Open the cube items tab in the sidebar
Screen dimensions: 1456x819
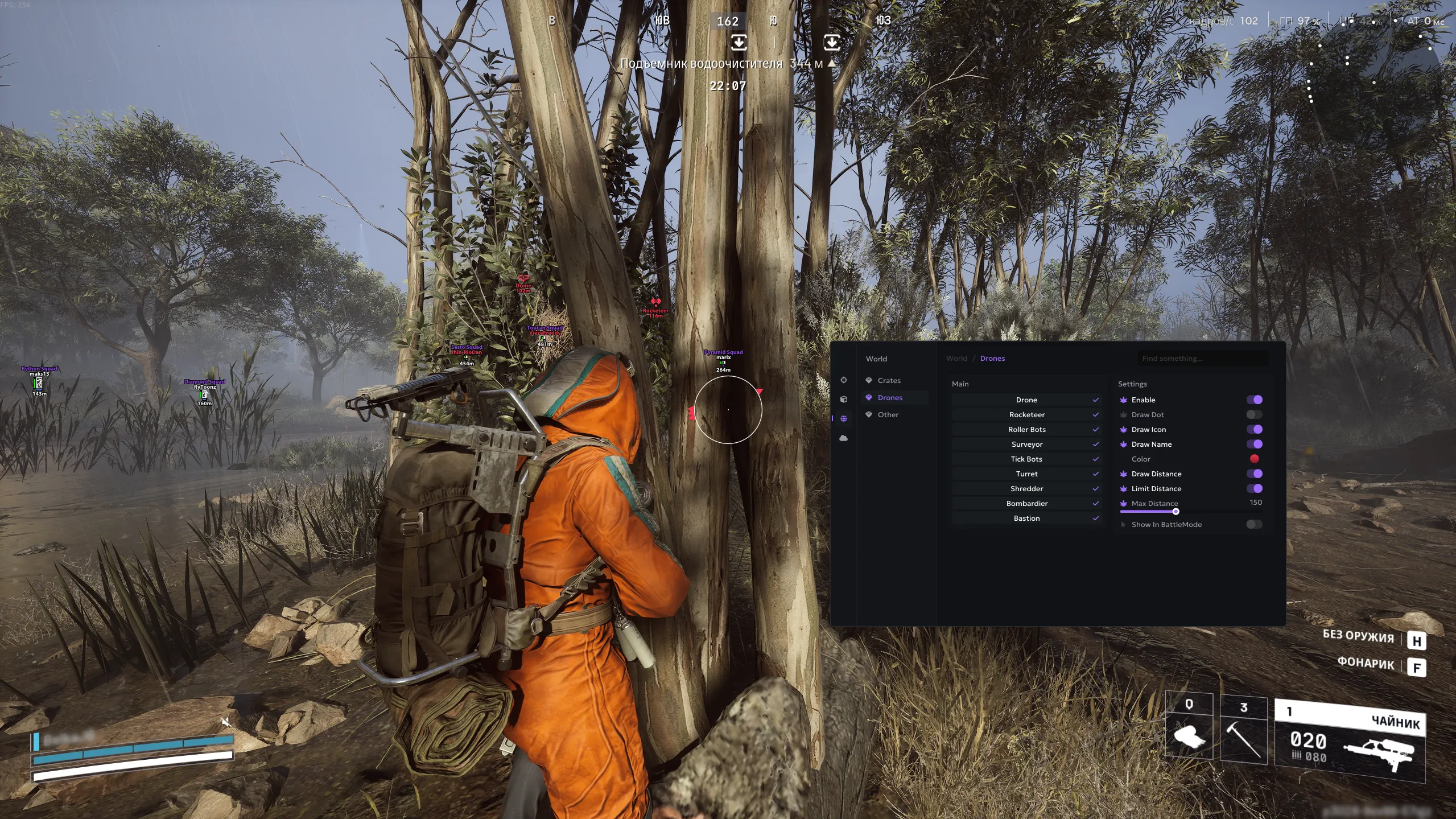pyautogui.click(x=844, y=400)
